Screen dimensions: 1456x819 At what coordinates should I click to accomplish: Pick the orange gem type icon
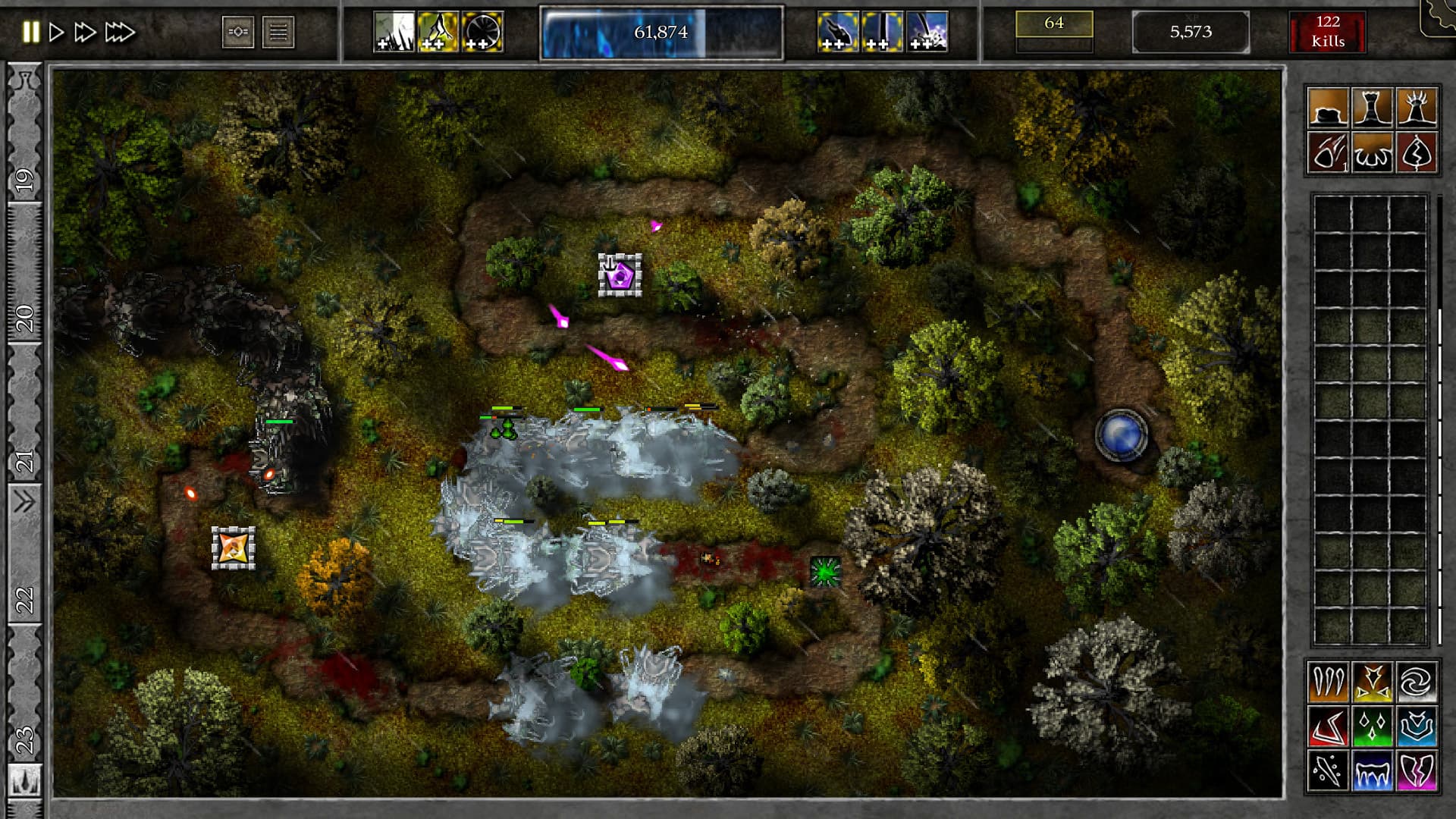1328,685
